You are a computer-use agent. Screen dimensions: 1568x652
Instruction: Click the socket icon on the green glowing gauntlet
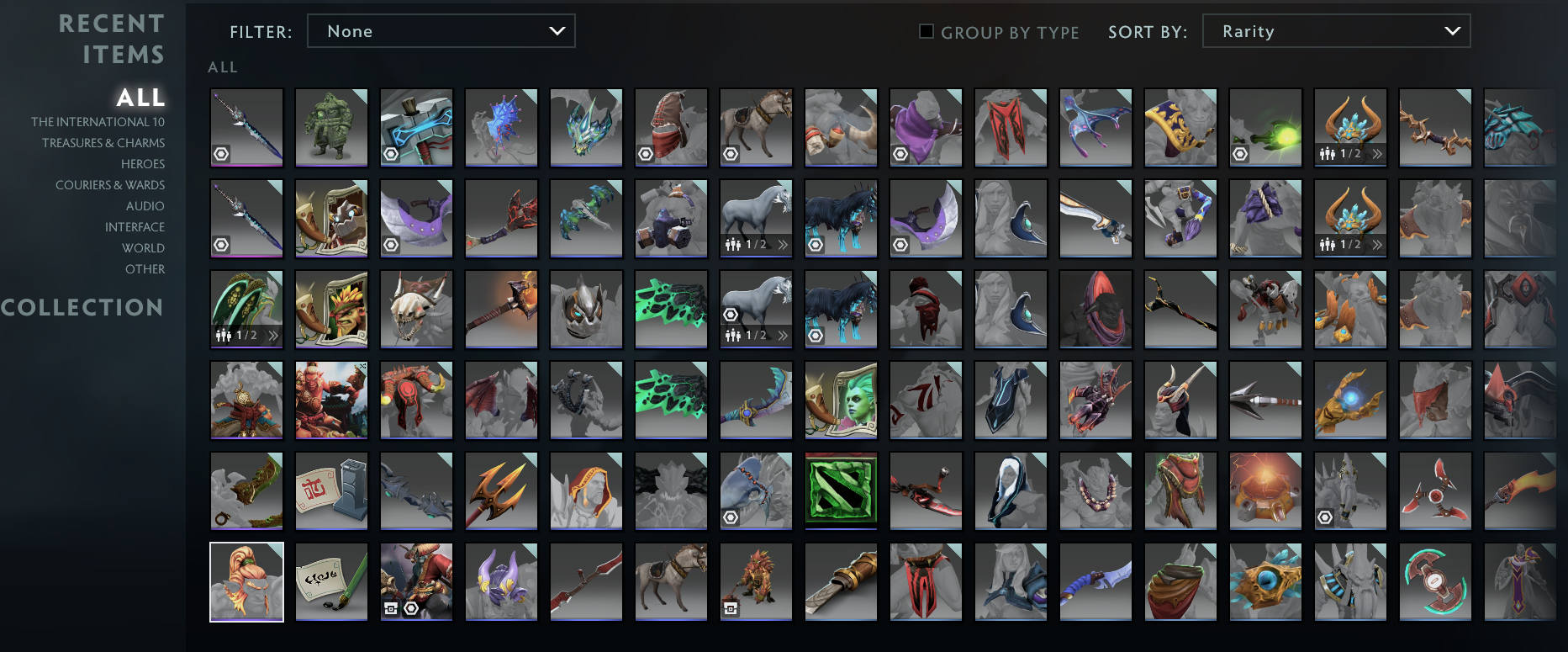1240,154
